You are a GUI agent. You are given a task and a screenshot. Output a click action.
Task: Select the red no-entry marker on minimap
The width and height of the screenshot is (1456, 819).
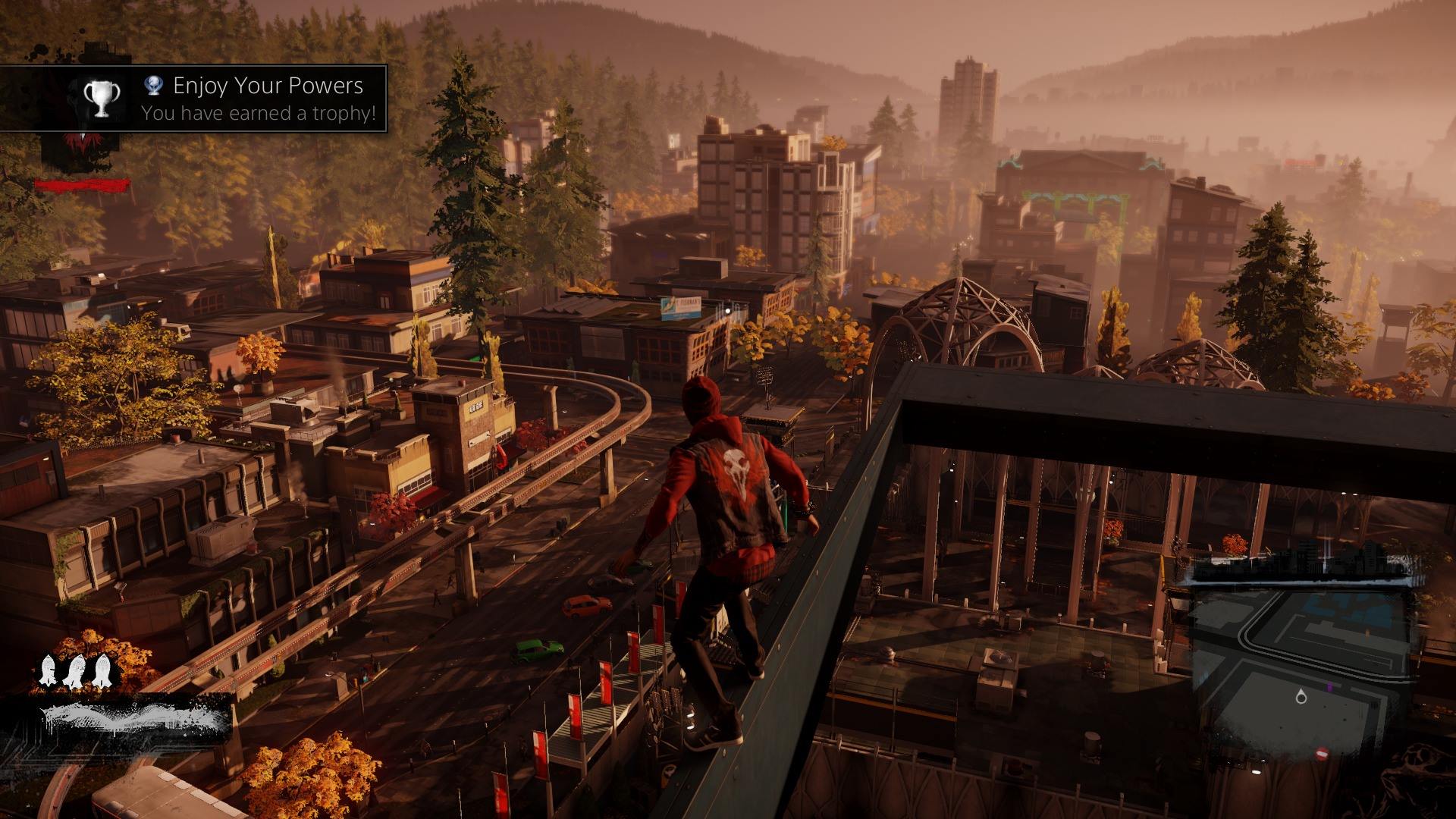click(1322, 753)
